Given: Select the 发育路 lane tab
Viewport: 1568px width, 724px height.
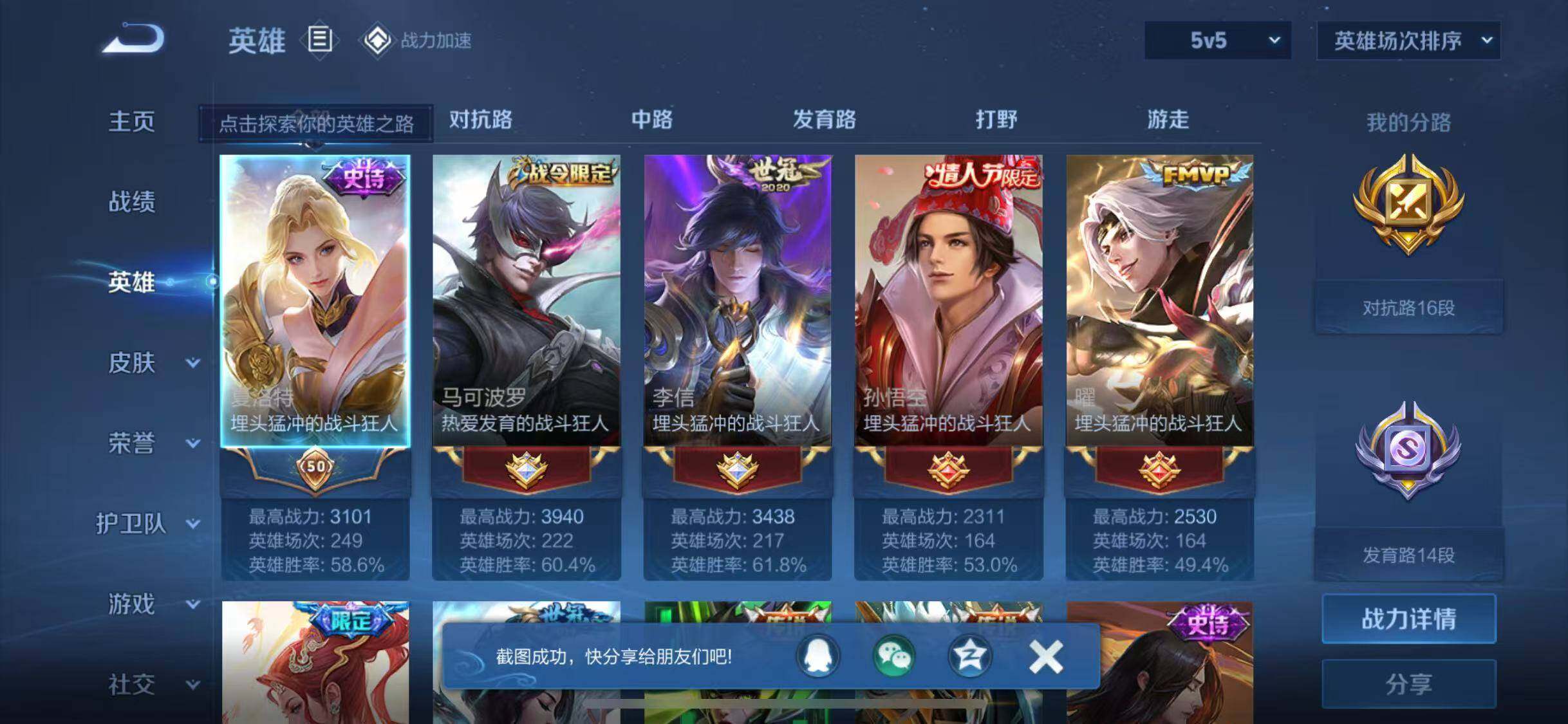Looking at the screenshot, I should pos(824,120).
